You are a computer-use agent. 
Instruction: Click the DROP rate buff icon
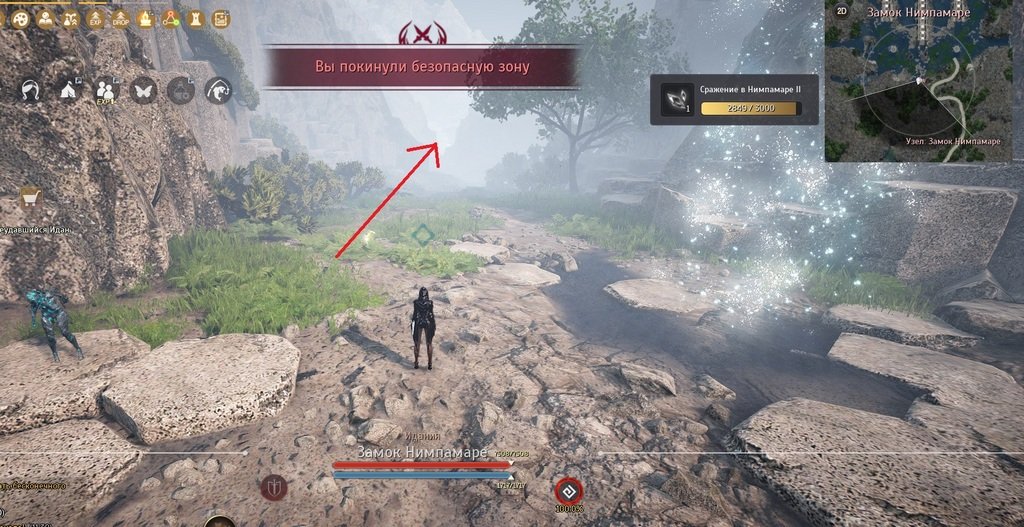pyautogui.click(x=120, y=18)
